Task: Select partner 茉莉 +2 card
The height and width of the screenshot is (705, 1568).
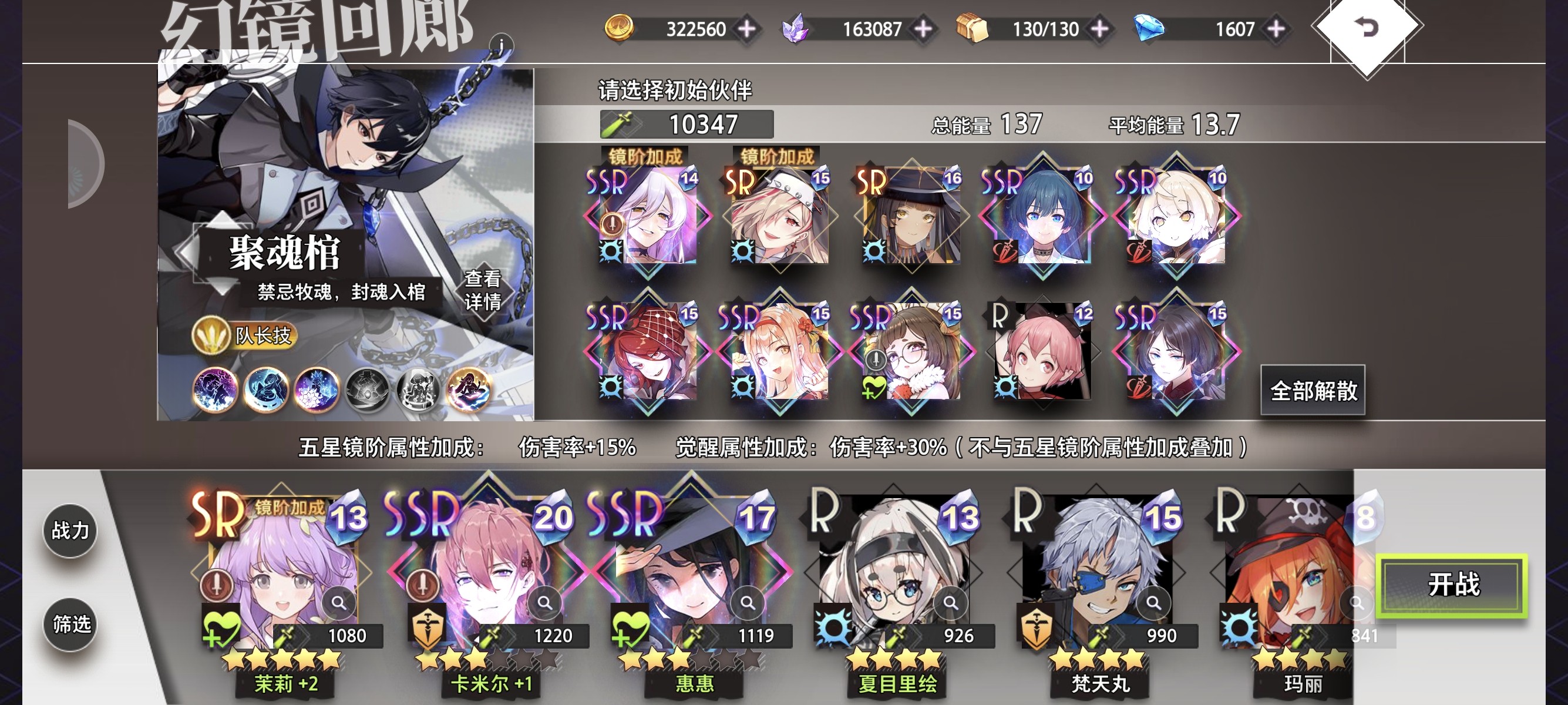Action: point(280,578)
